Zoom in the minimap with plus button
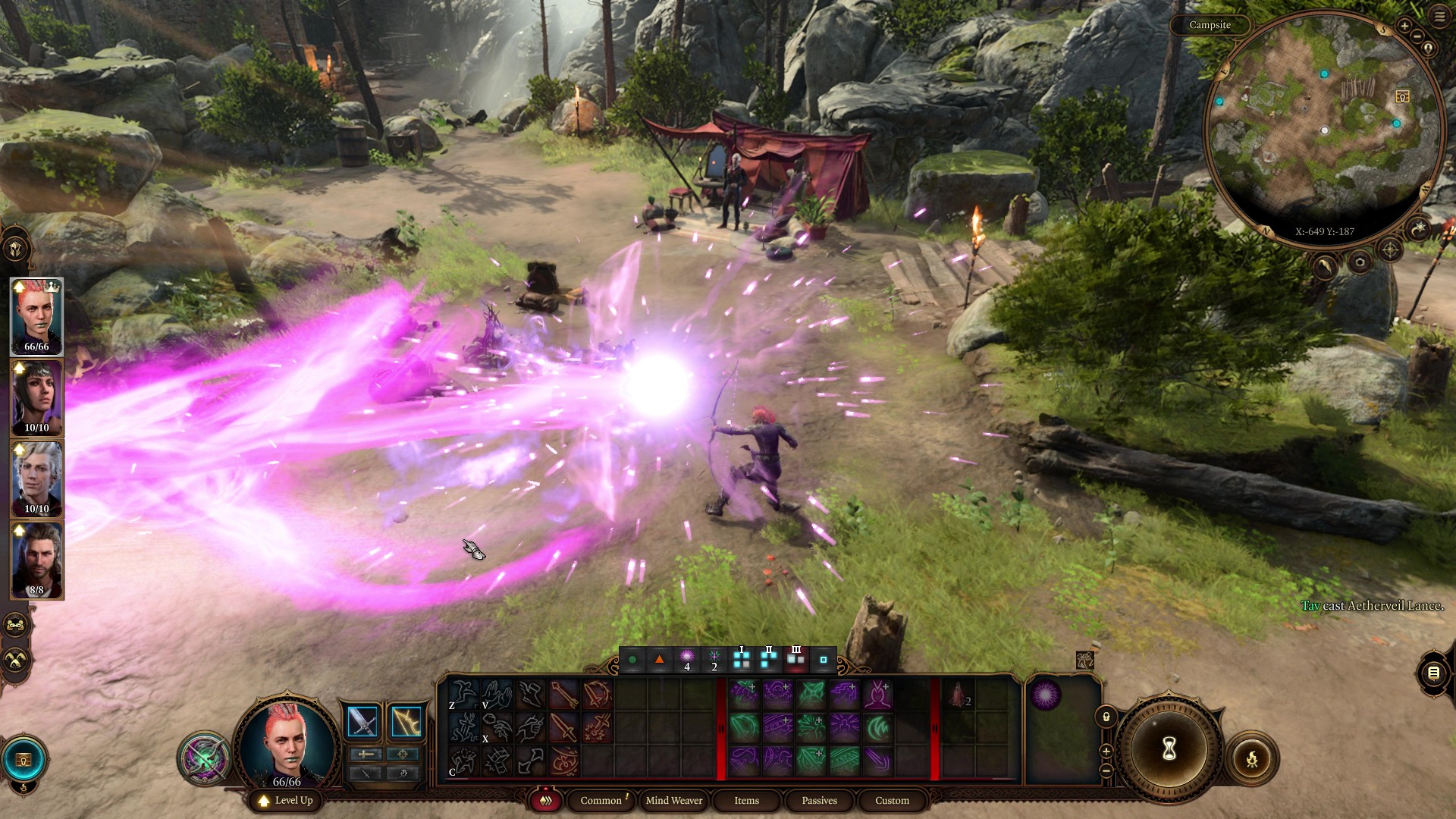Image resolution: width=1456 pixels, height=819 pixels. coord(1404,27)
